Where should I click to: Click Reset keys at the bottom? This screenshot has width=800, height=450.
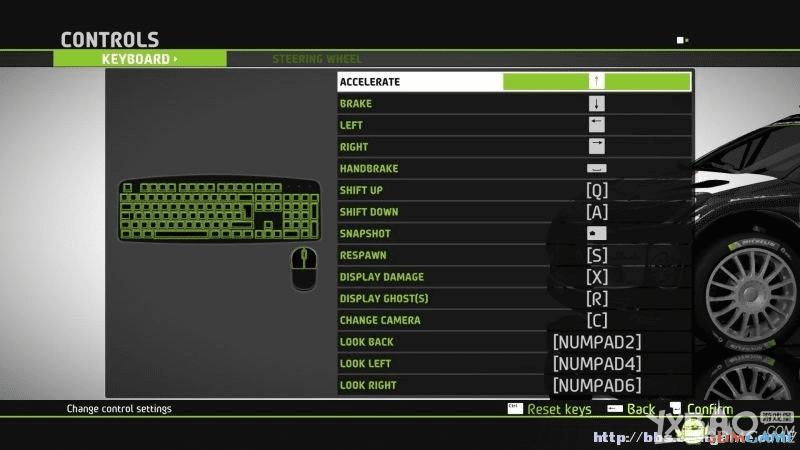pyautogui.click(x=558, y=409)
